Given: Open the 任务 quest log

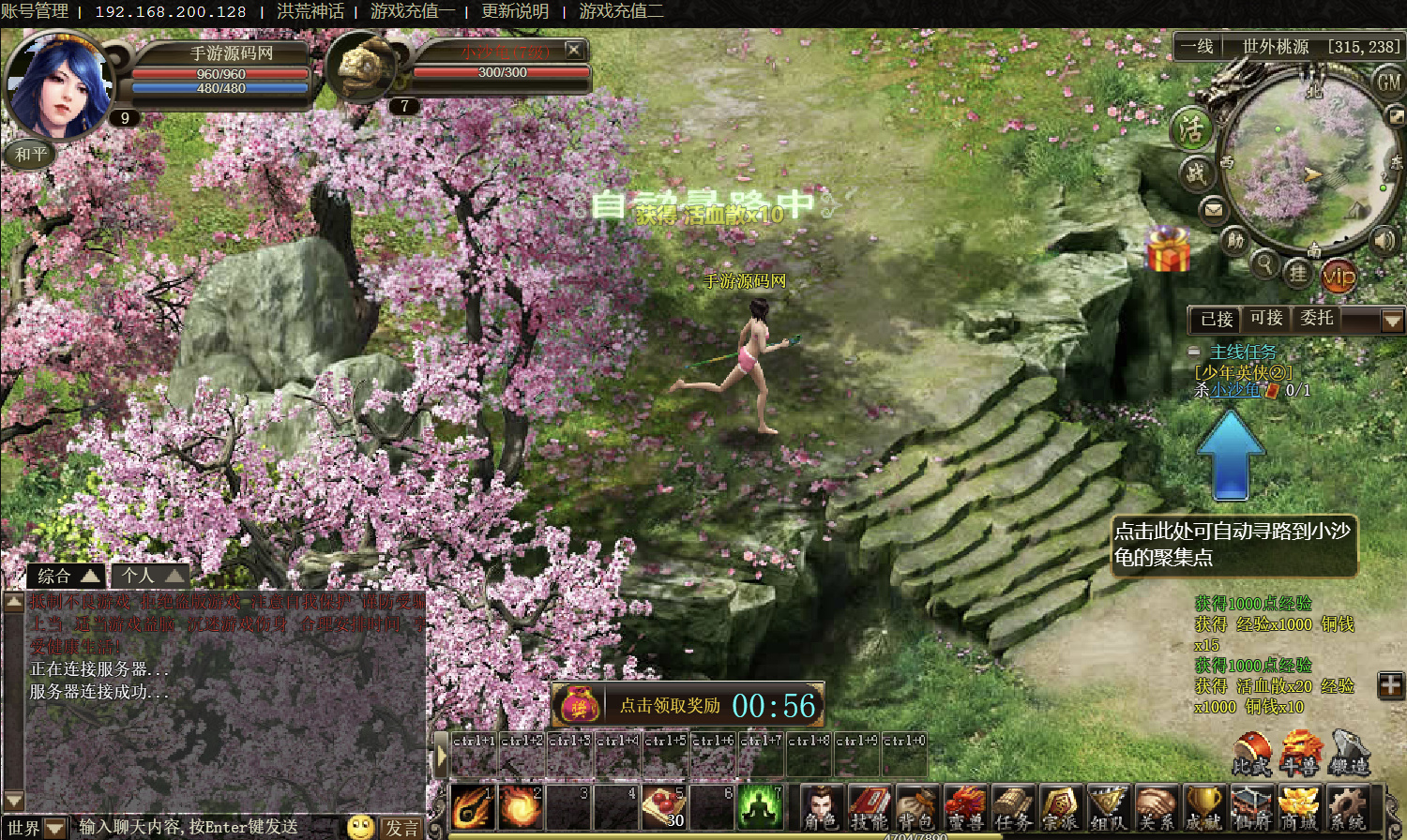Looking at the screenshot, I should pyautogui.click(x=1012, y=807).
